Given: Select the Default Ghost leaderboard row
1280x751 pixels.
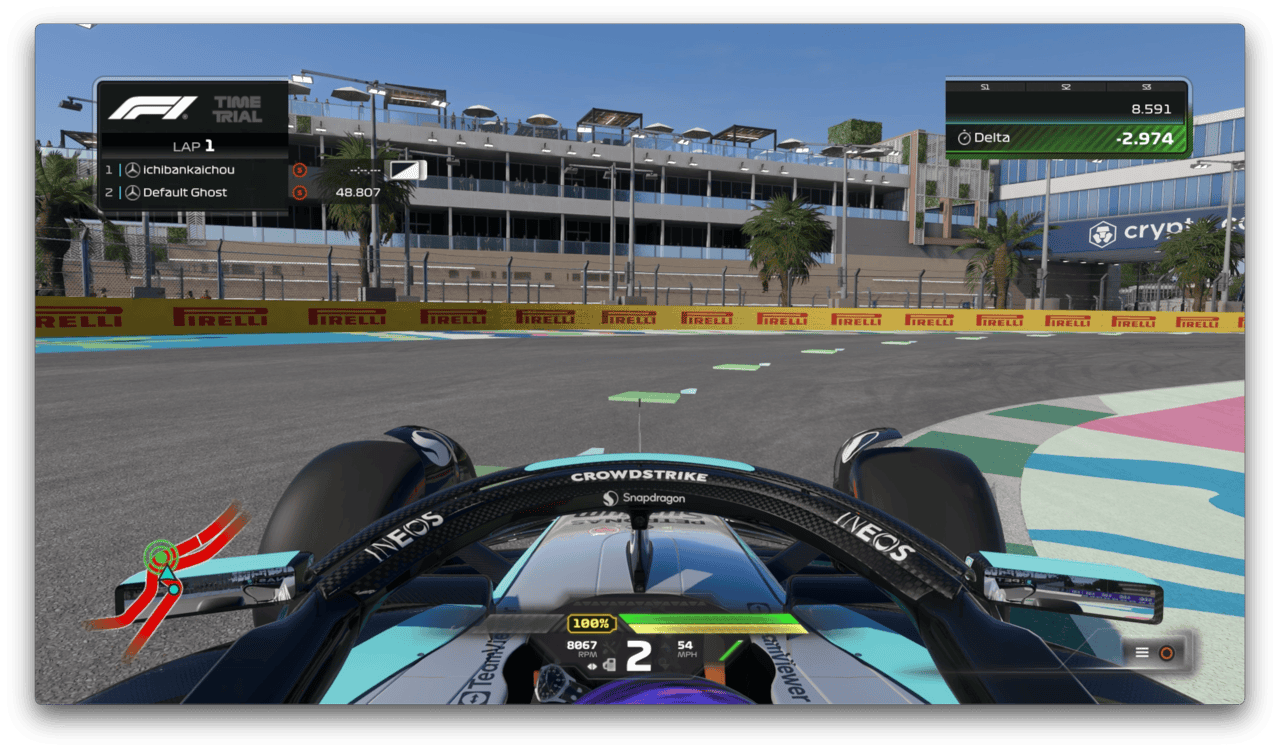Looking at the screenshot, I should click(190, 192).
